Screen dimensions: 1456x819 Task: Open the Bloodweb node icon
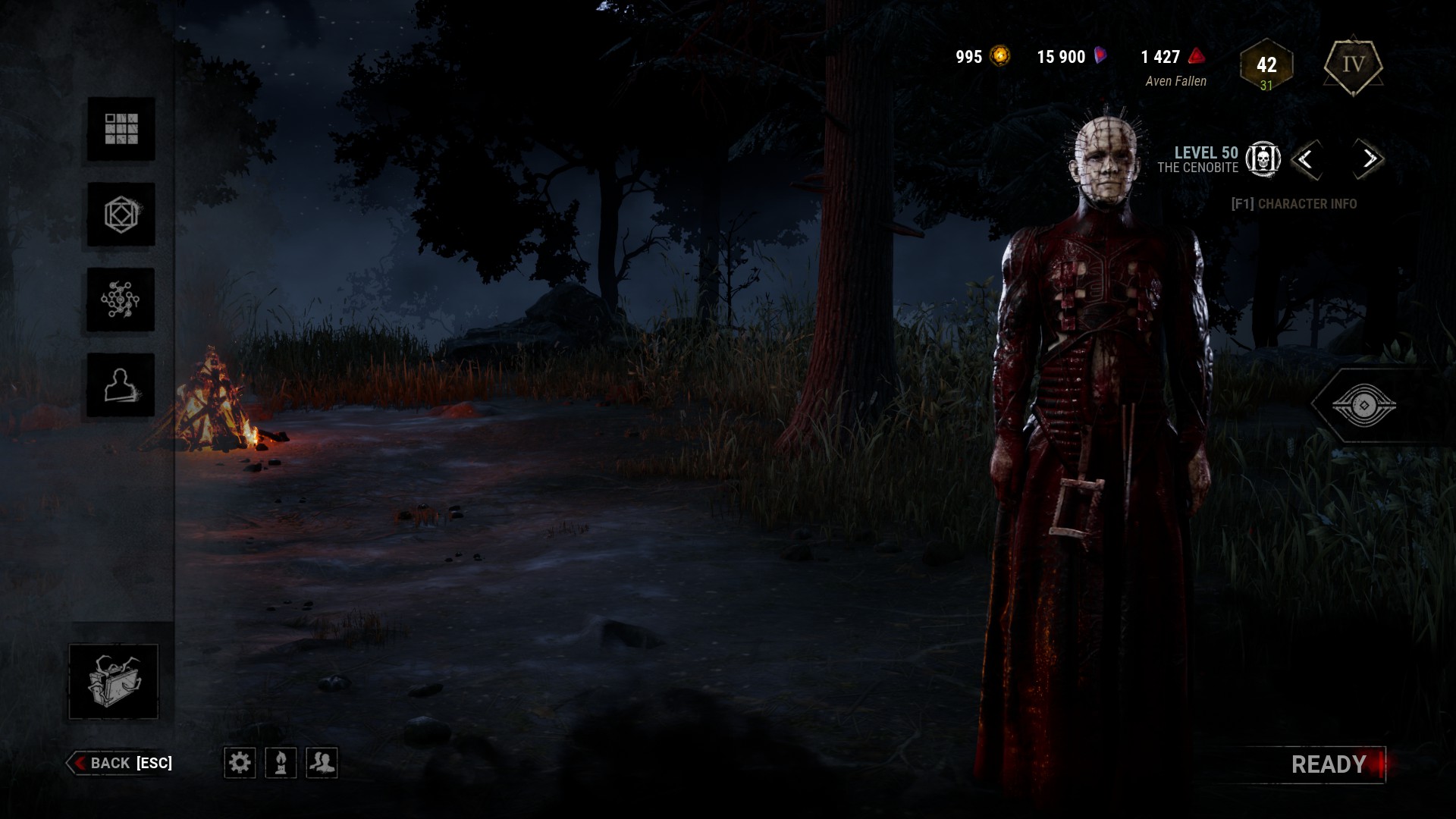[x=121, y=300]
